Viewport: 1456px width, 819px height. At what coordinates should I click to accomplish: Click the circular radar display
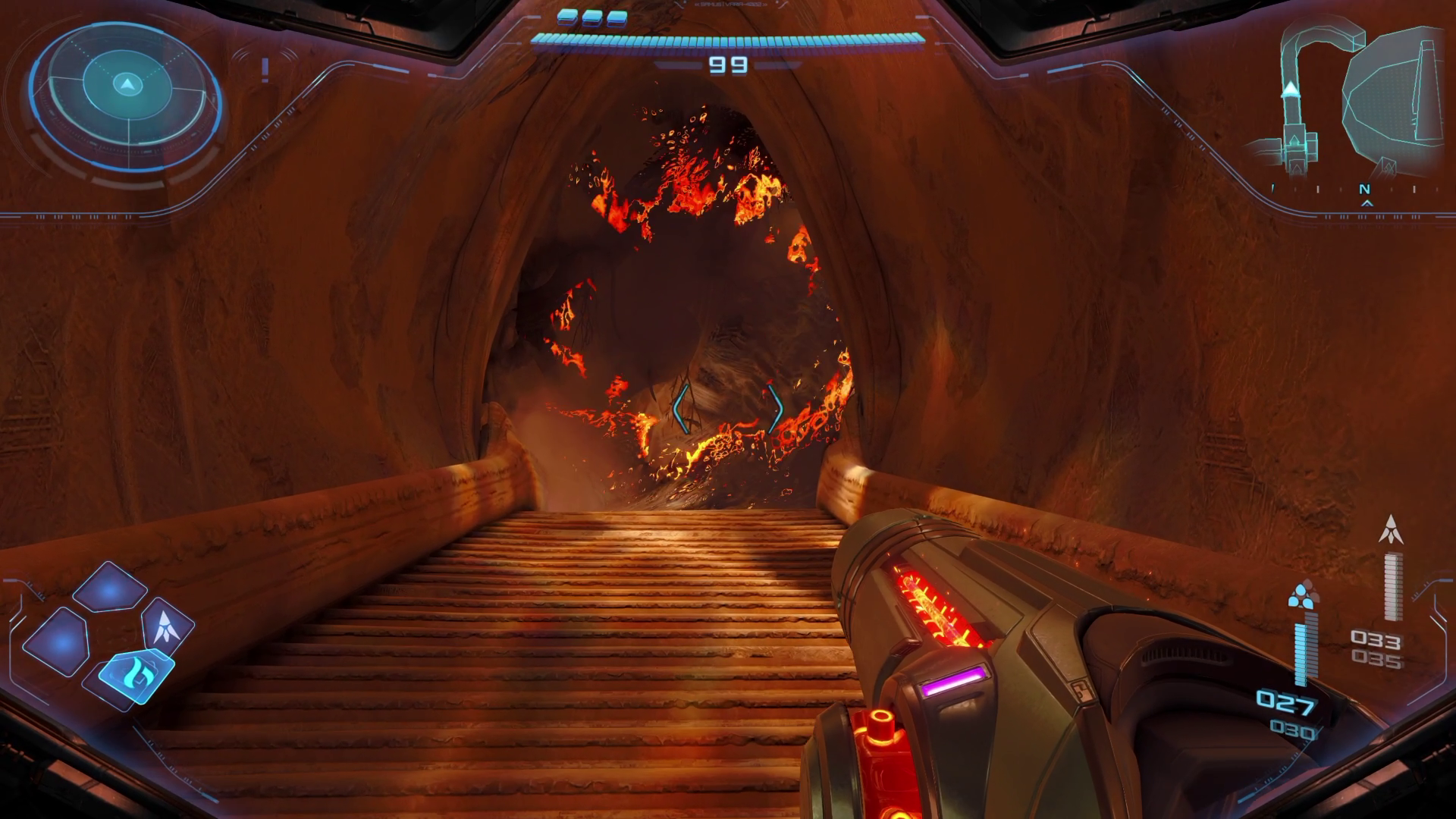click(x=127, y=95)
